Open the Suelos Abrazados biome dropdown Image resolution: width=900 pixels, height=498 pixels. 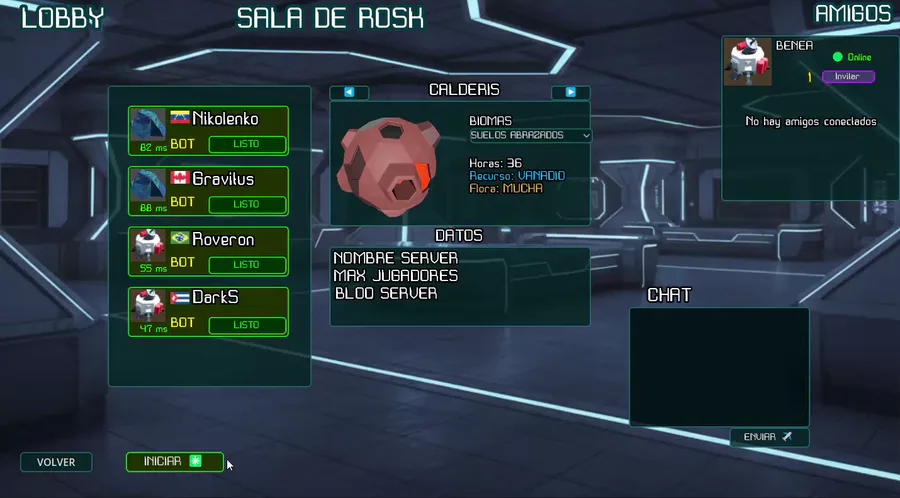point(530,135)
